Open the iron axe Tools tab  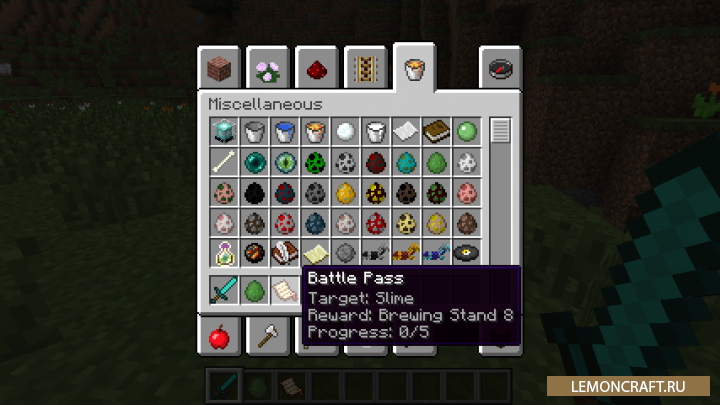(268, 337)
